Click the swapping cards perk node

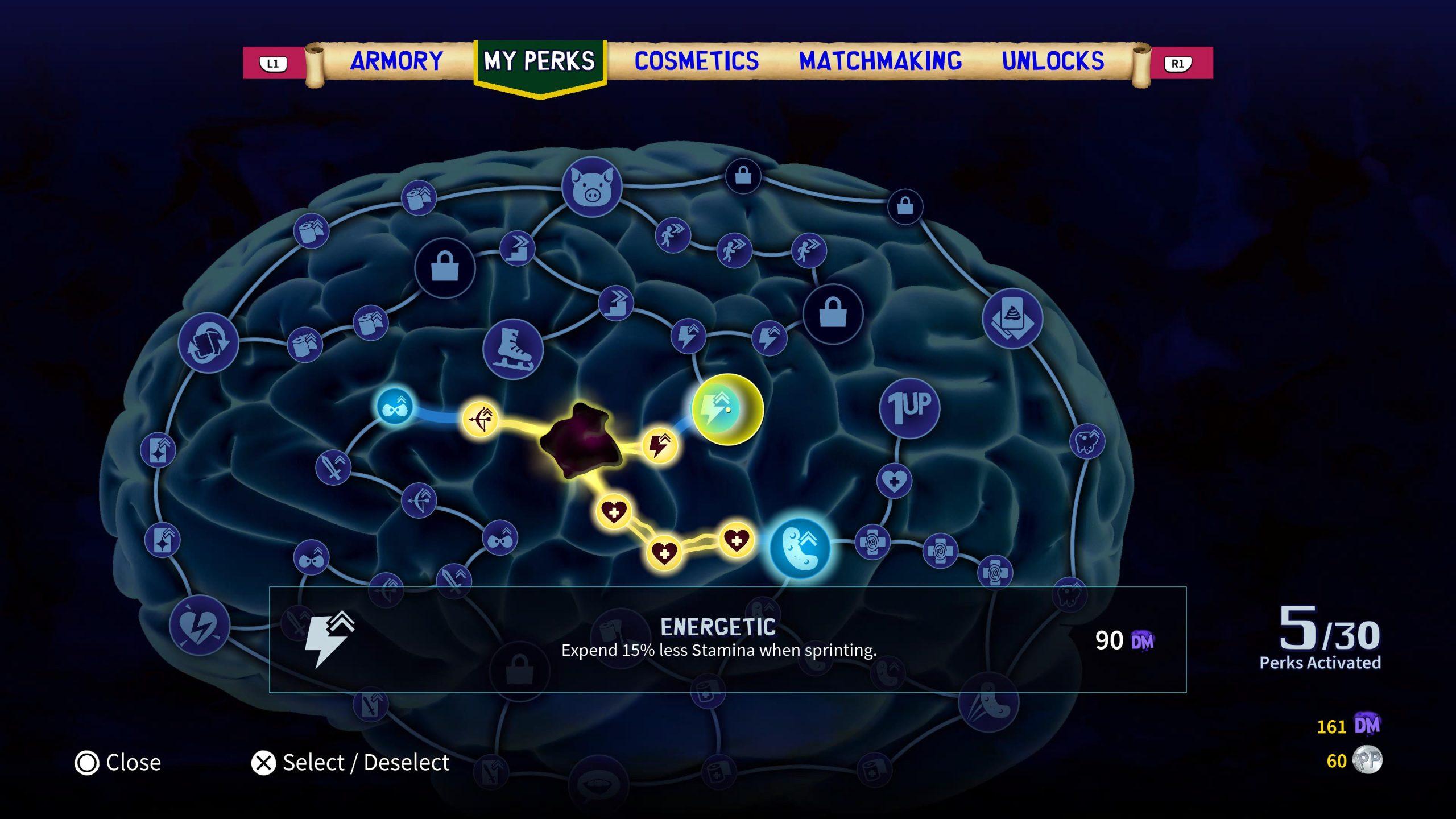208,342
